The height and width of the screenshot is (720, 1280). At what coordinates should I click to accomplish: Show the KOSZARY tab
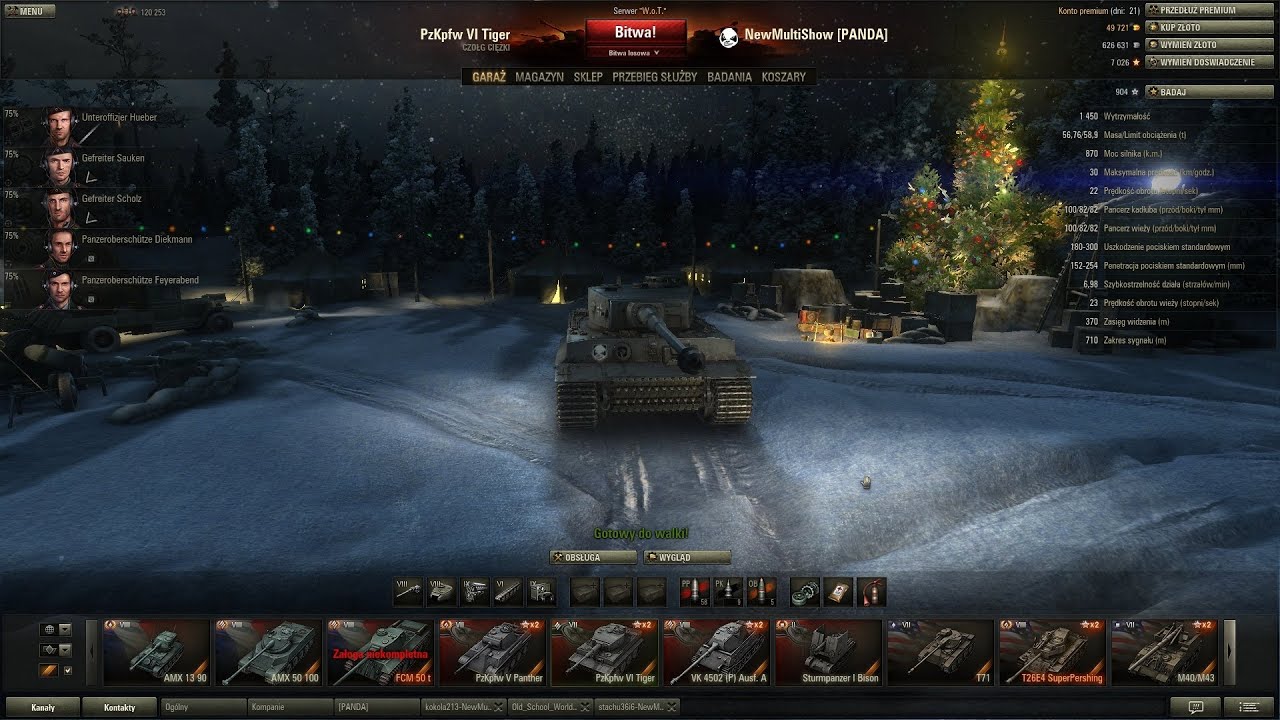click(x=783, y=77)
